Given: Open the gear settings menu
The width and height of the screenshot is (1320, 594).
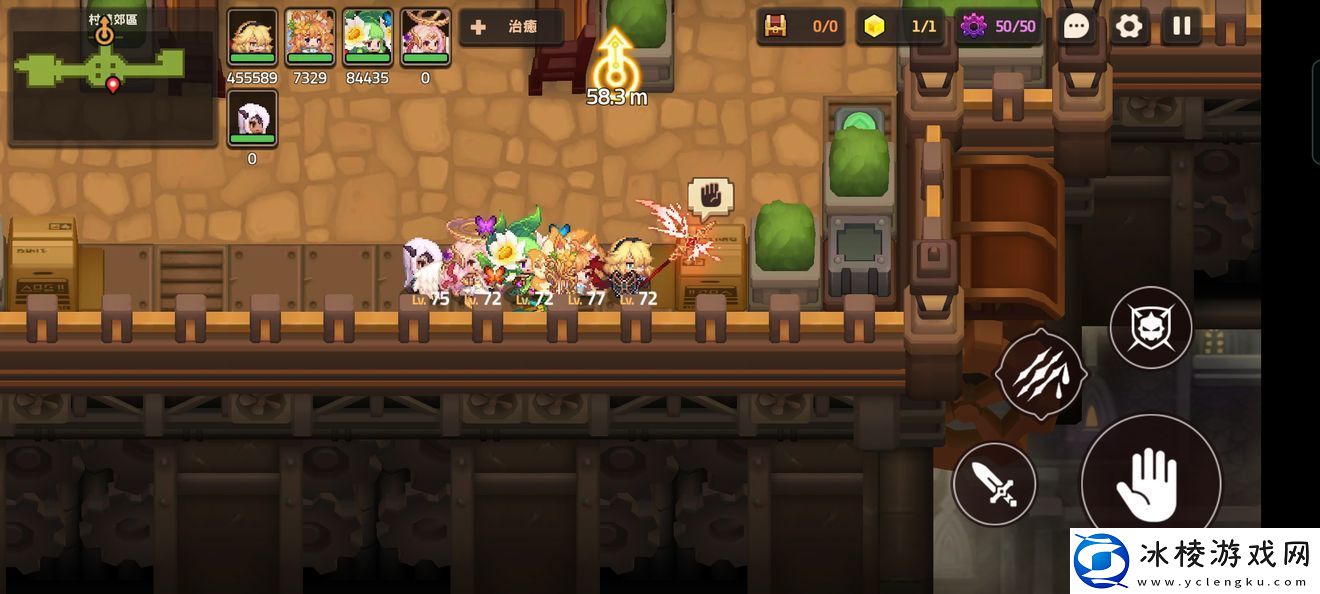Looking at the screenshot, I should pyautogui.click(x=1129, y=27).
